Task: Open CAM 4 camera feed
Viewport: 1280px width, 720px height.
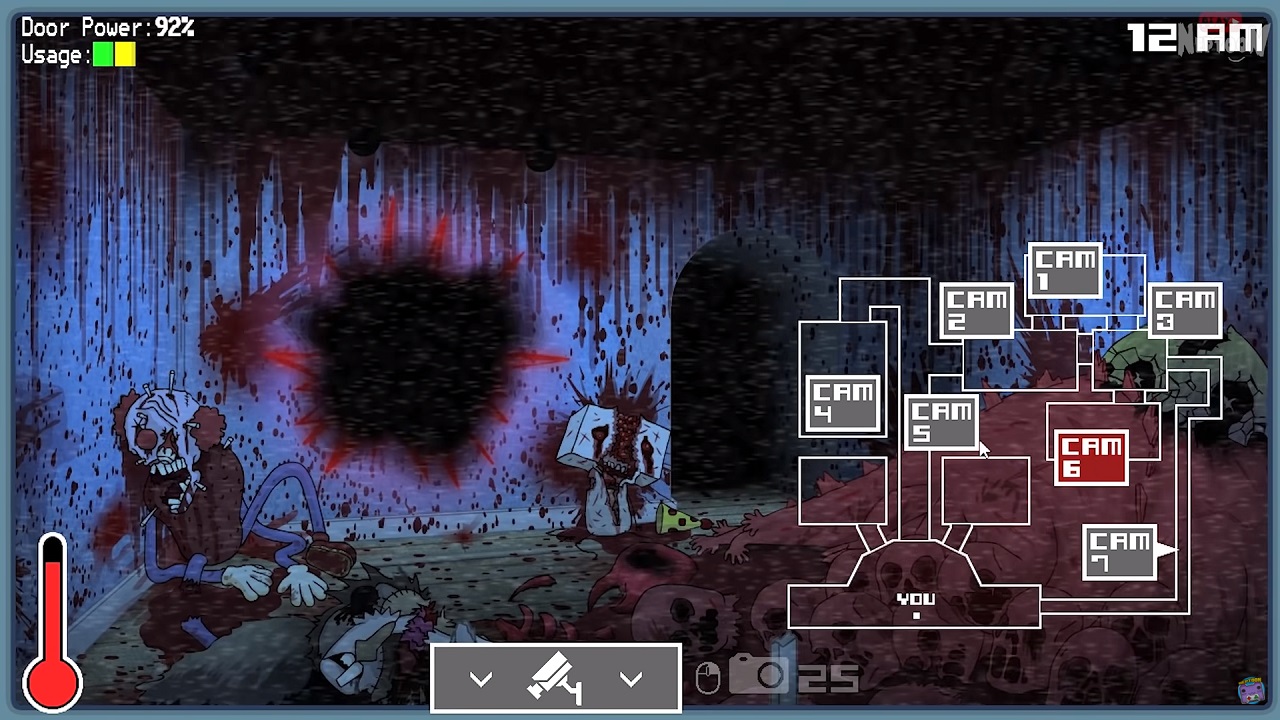Action: (843, 404)
